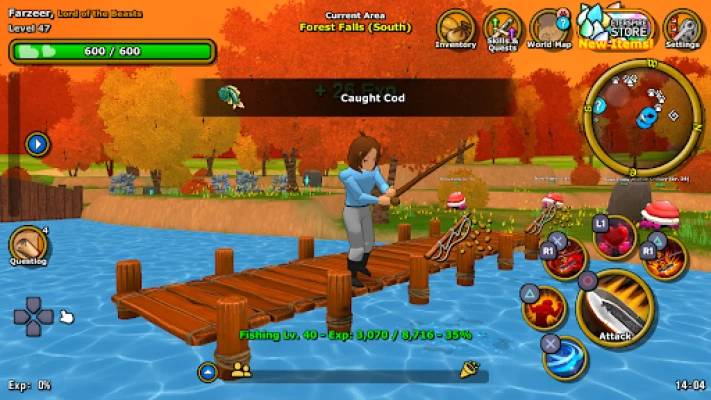This screenshot has width=711, height=400.
Task: Open the Settings menu
Action: click(x=682, y=28)
